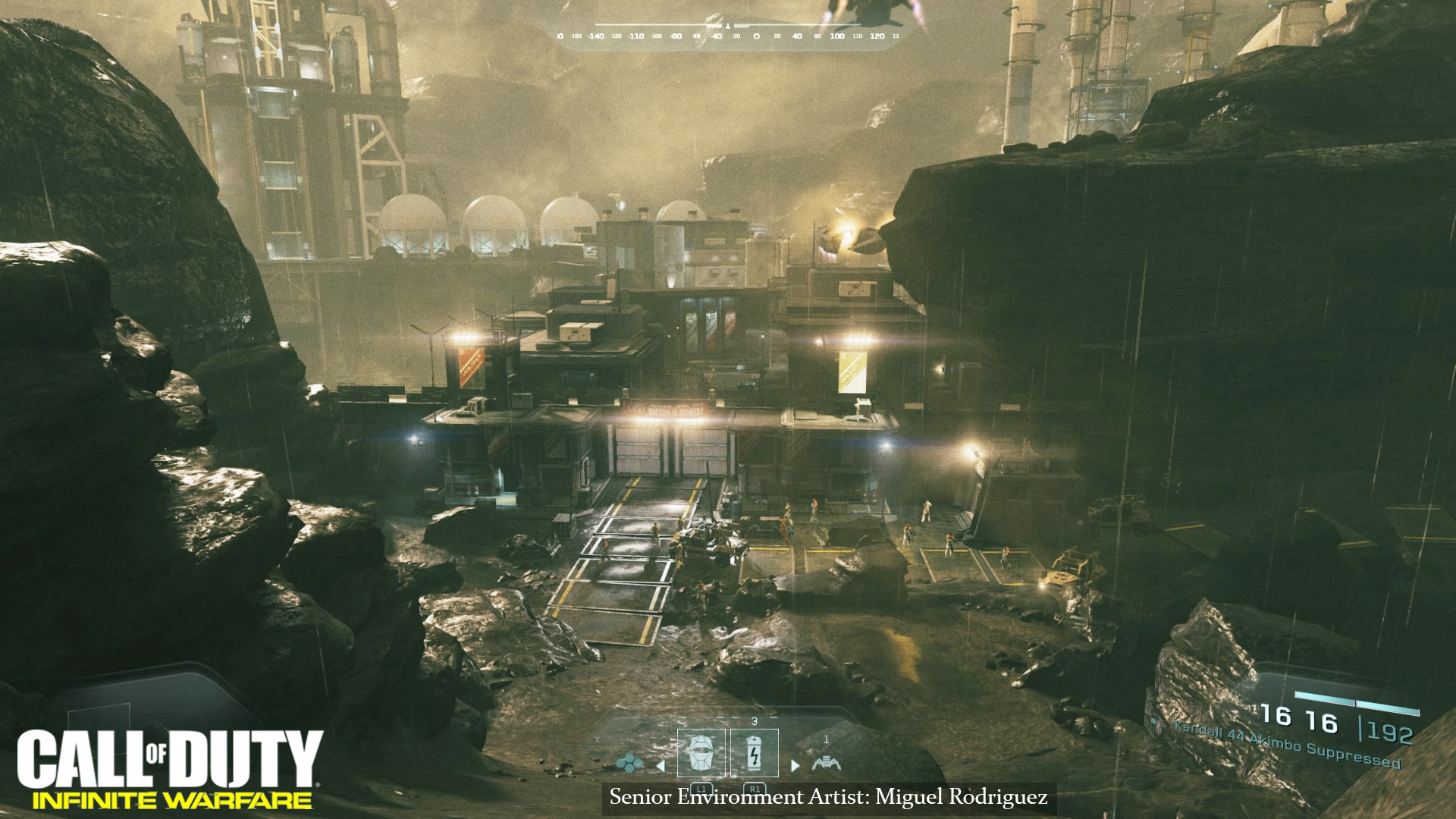Click the right equipment cycle arrow

point(795,766)
